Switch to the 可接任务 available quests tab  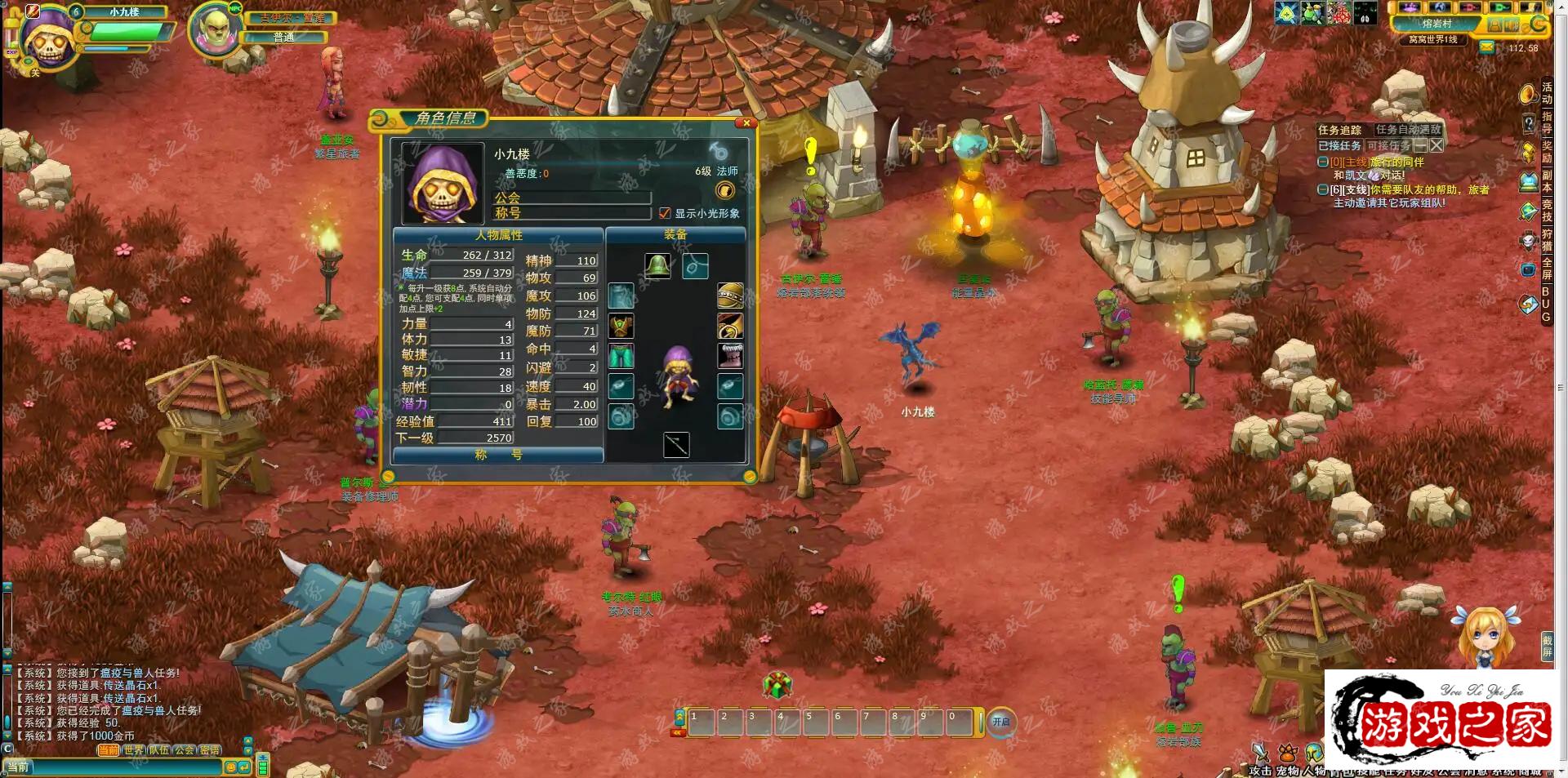tap(1388, 146)
